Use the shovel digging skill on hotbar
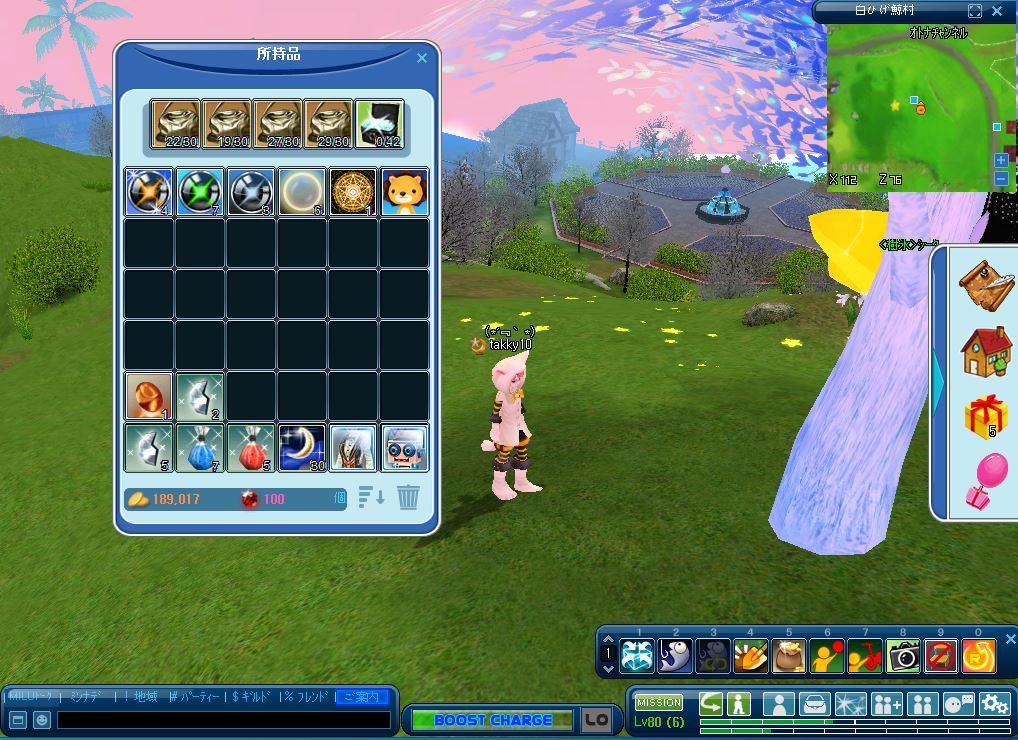The height and width of the screenshot is (740, 1018). (x=750, y=655)
